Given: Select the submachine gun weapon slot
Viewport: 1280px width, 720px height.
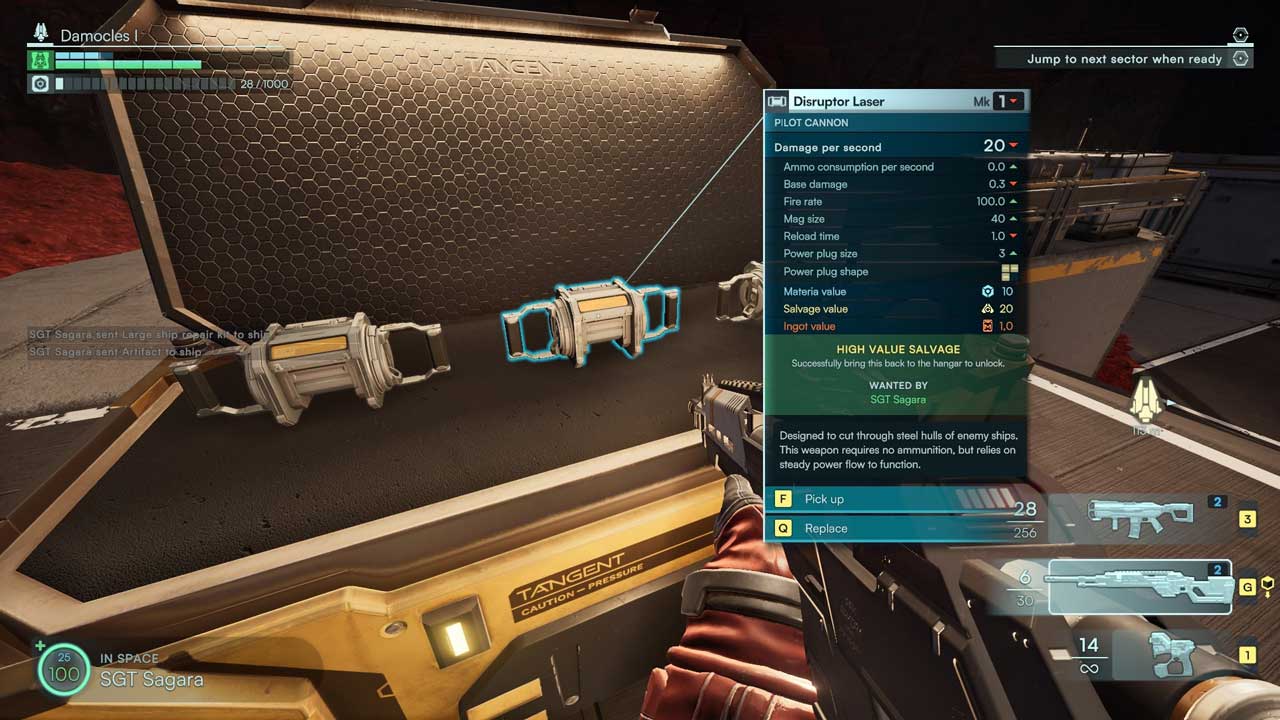Looking at the screenshot, I should click(x=1140, y=515).
